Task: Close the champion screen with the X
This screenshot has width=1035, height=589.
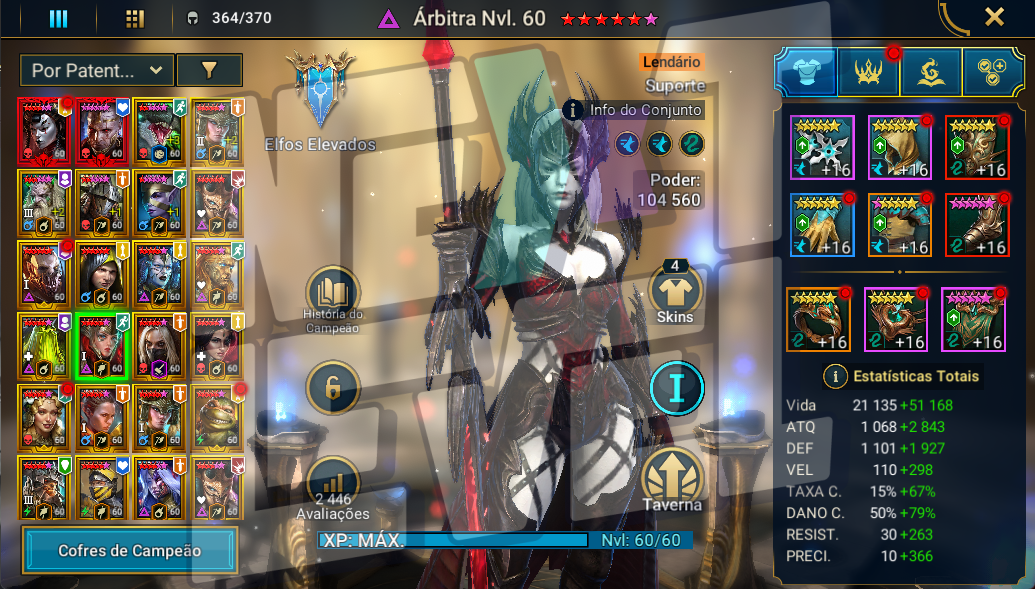Action: [x=994, y=17]
